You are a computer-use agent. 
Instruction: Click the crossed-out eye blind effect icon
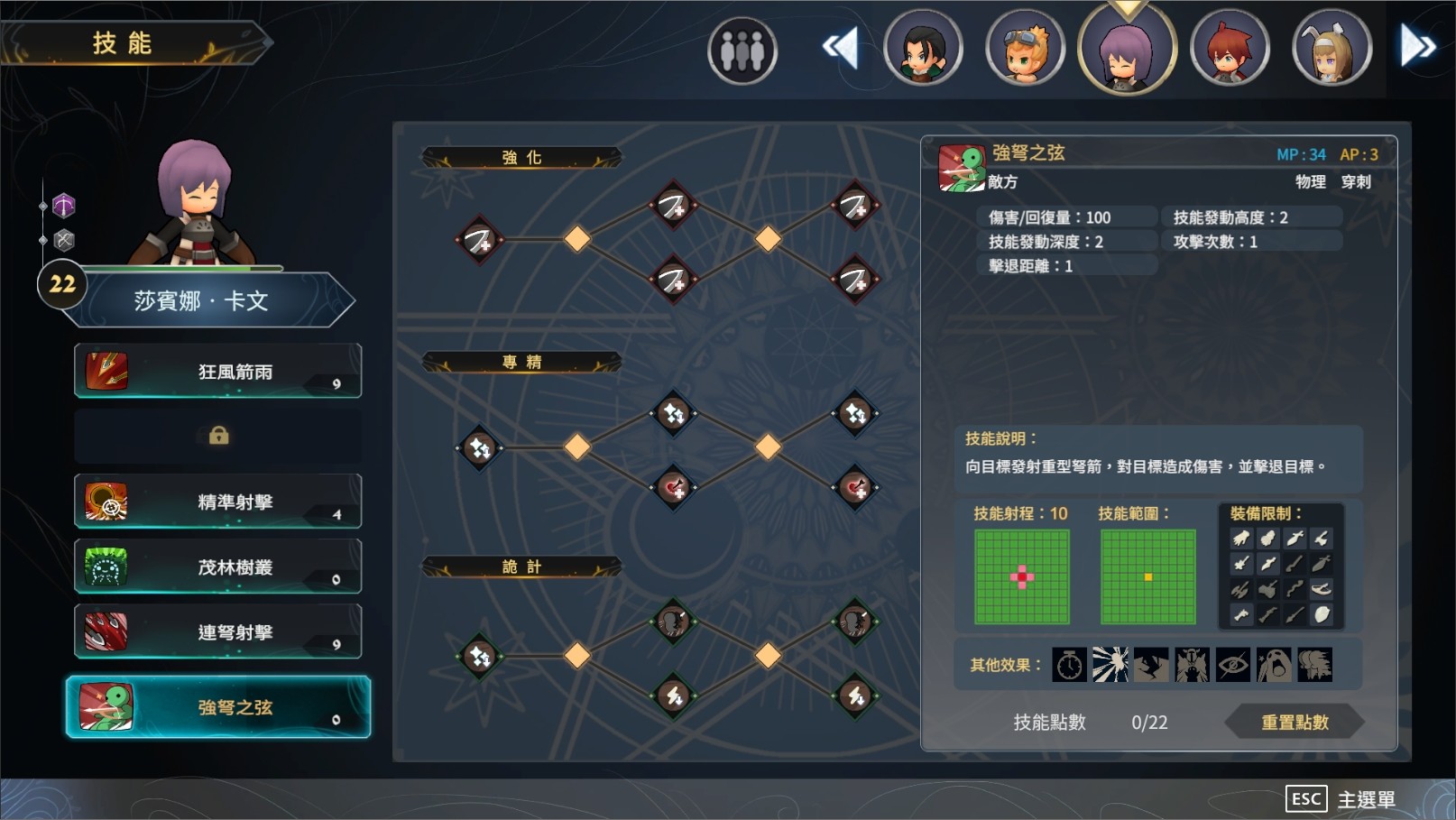[x=1233, y=665]
